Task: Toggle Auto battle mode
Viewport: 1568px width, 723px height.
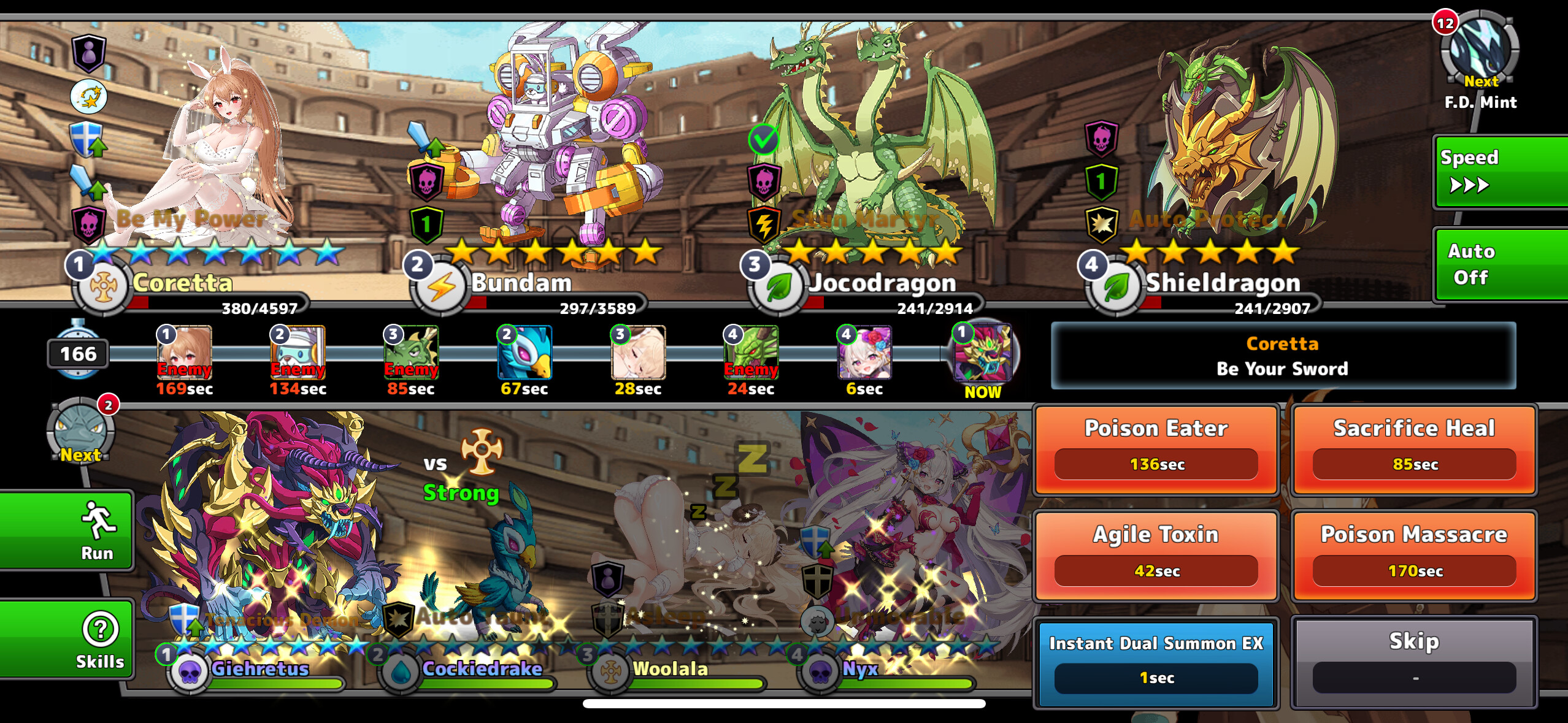Action: click(x=1499, y=264)
